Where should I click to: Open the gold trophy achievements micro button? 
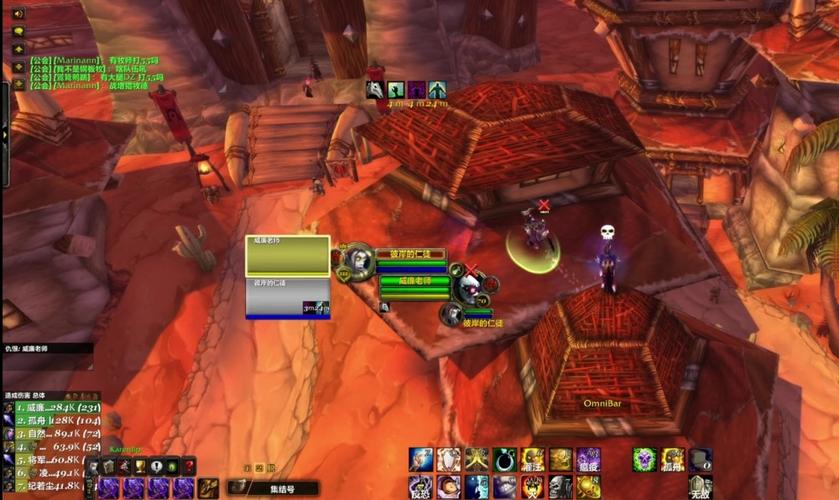coord(141,466)
